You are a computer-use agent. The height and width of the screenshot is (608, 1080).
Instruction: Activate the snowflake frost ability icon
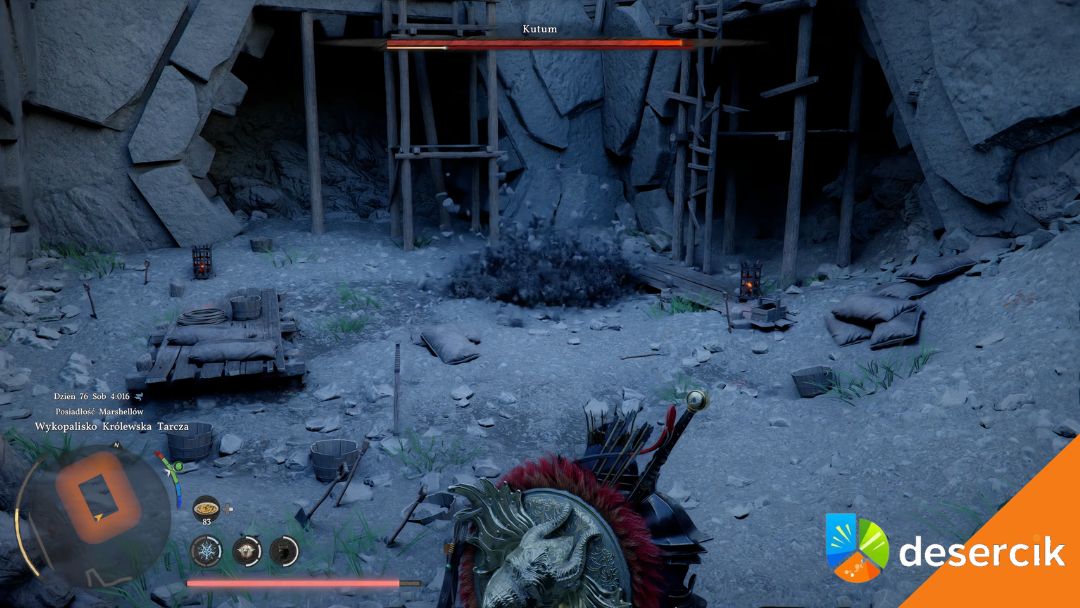coord(206,549)
